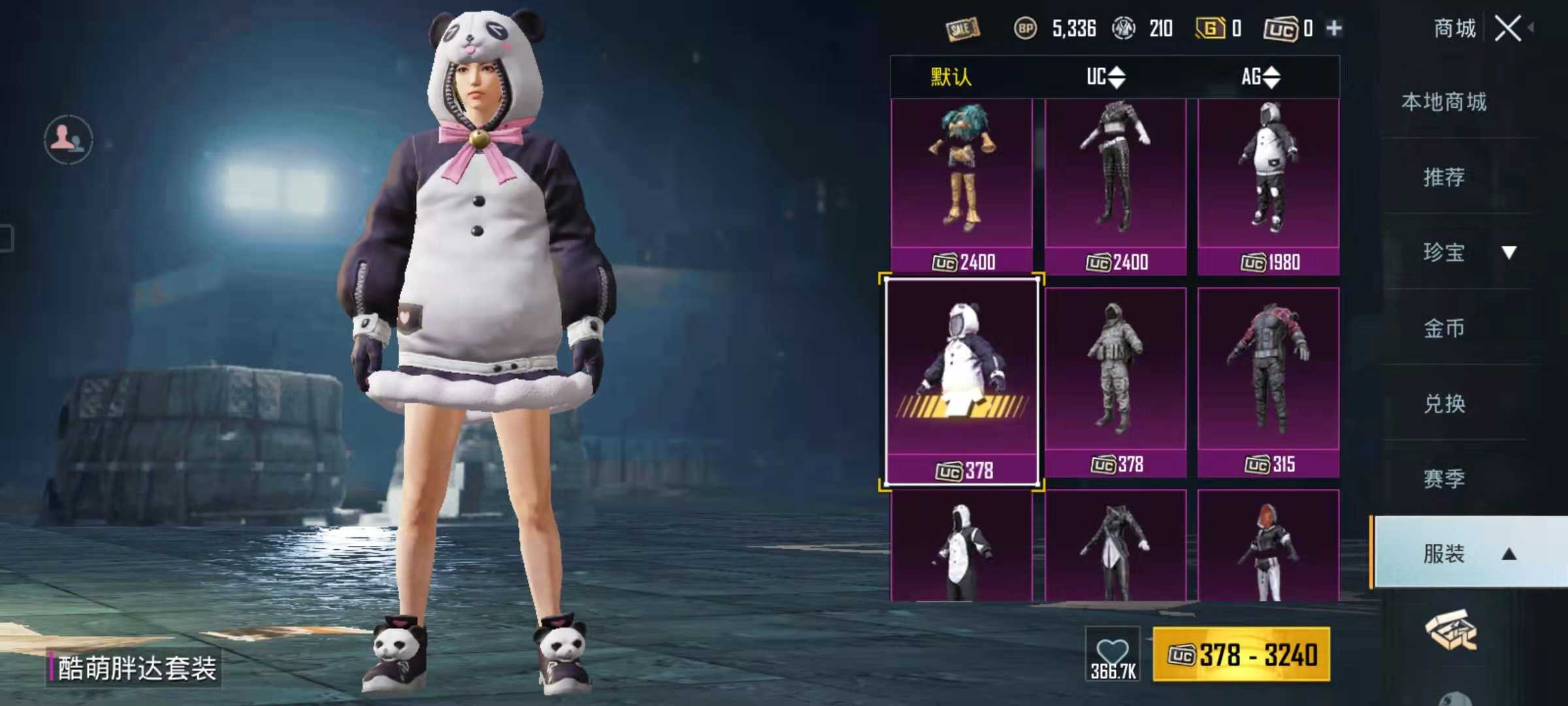Viewport: 1568px width, 706px height.
Task: Open the 金币 coin shop category
Action: [1444, 328]
